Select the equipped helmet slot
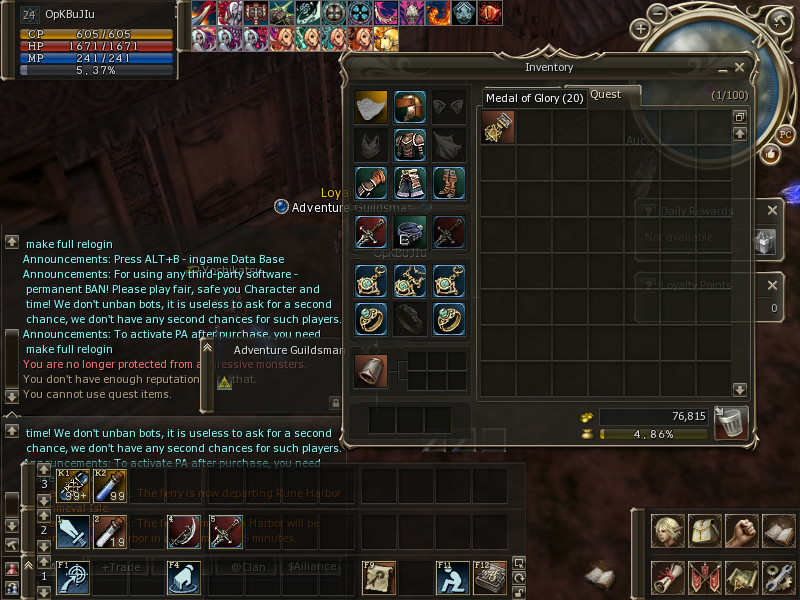The height and width of the screenshot is (600, 800). tap(409, 107)
